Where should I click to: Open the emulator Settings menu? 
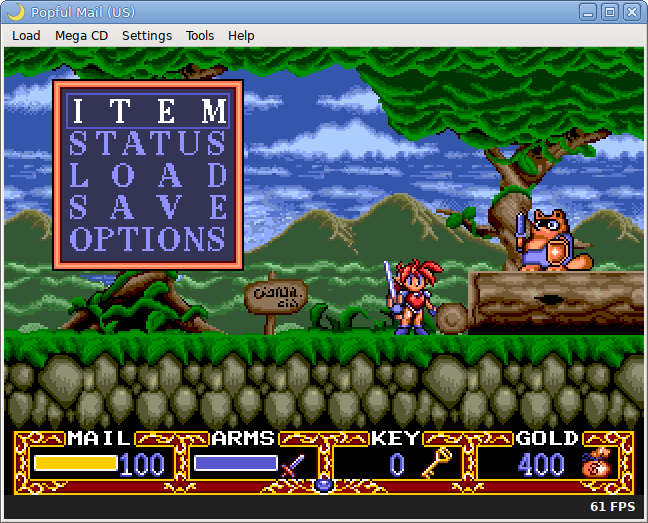(147, 35)
